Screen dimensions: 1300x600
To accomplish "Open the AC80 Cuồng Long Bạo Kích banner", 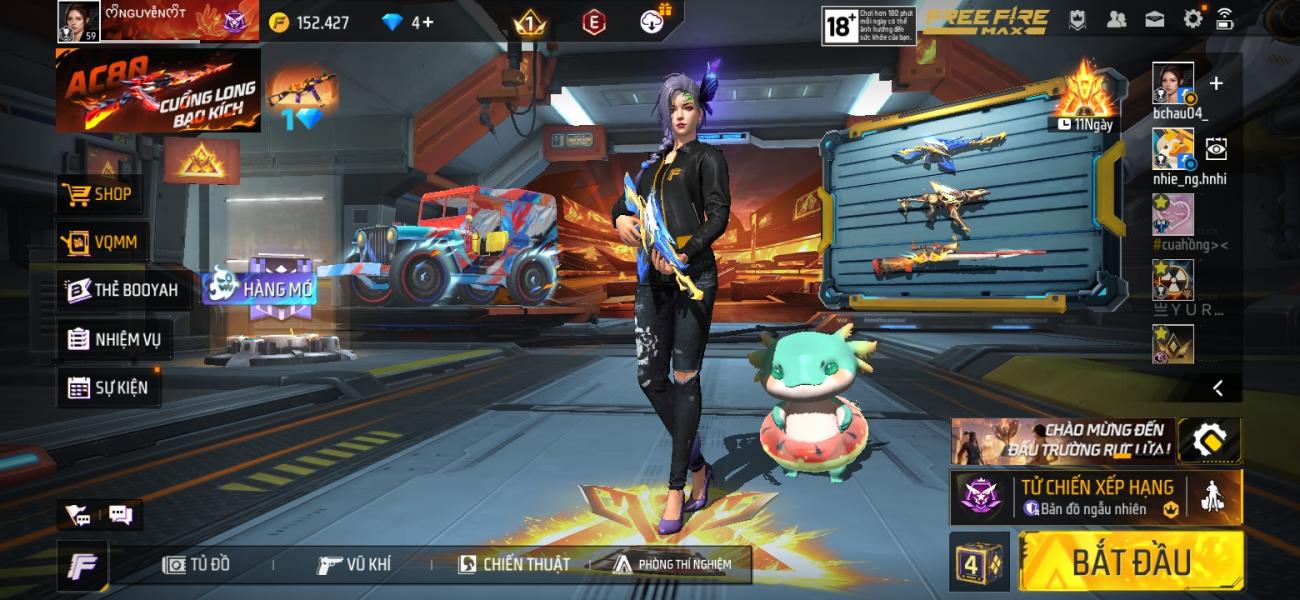I will (x=158, y=90).
